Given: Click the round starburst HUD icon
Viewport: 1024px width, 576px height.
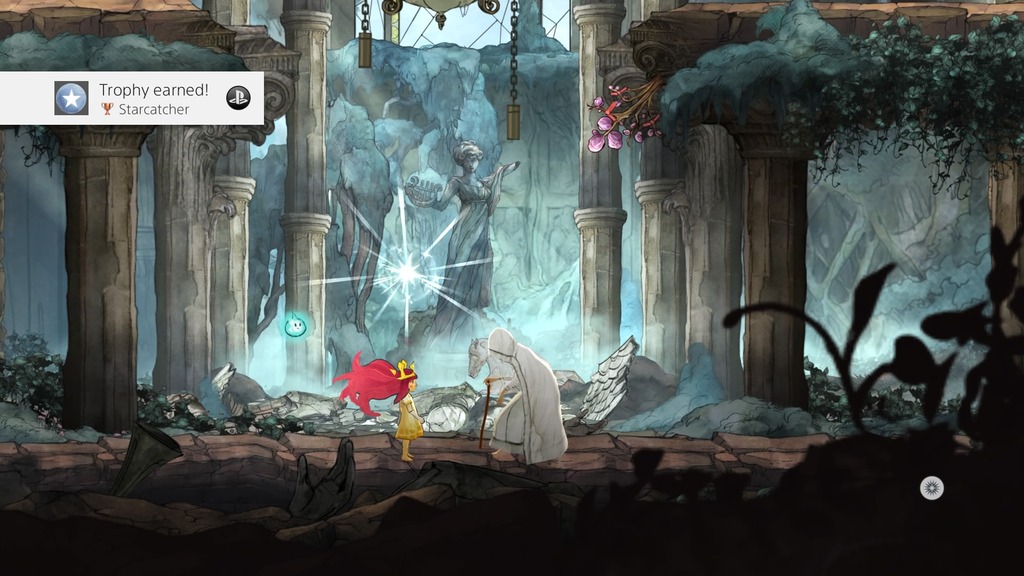Looking at the screenshot, I should pos(931,488).
